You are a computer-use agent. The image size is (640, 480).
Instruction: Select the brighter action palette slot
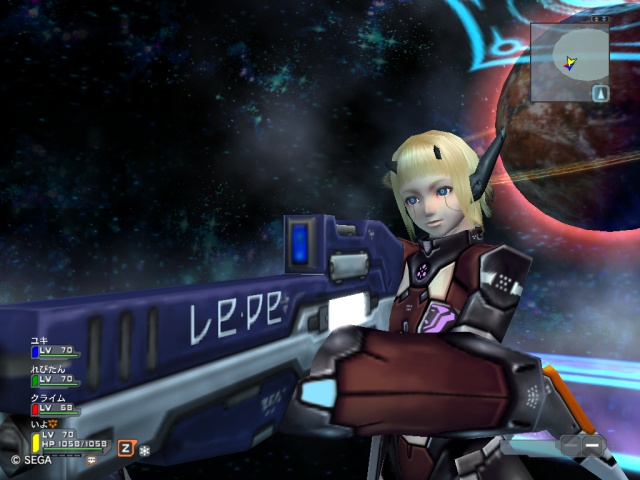(593, 444)
